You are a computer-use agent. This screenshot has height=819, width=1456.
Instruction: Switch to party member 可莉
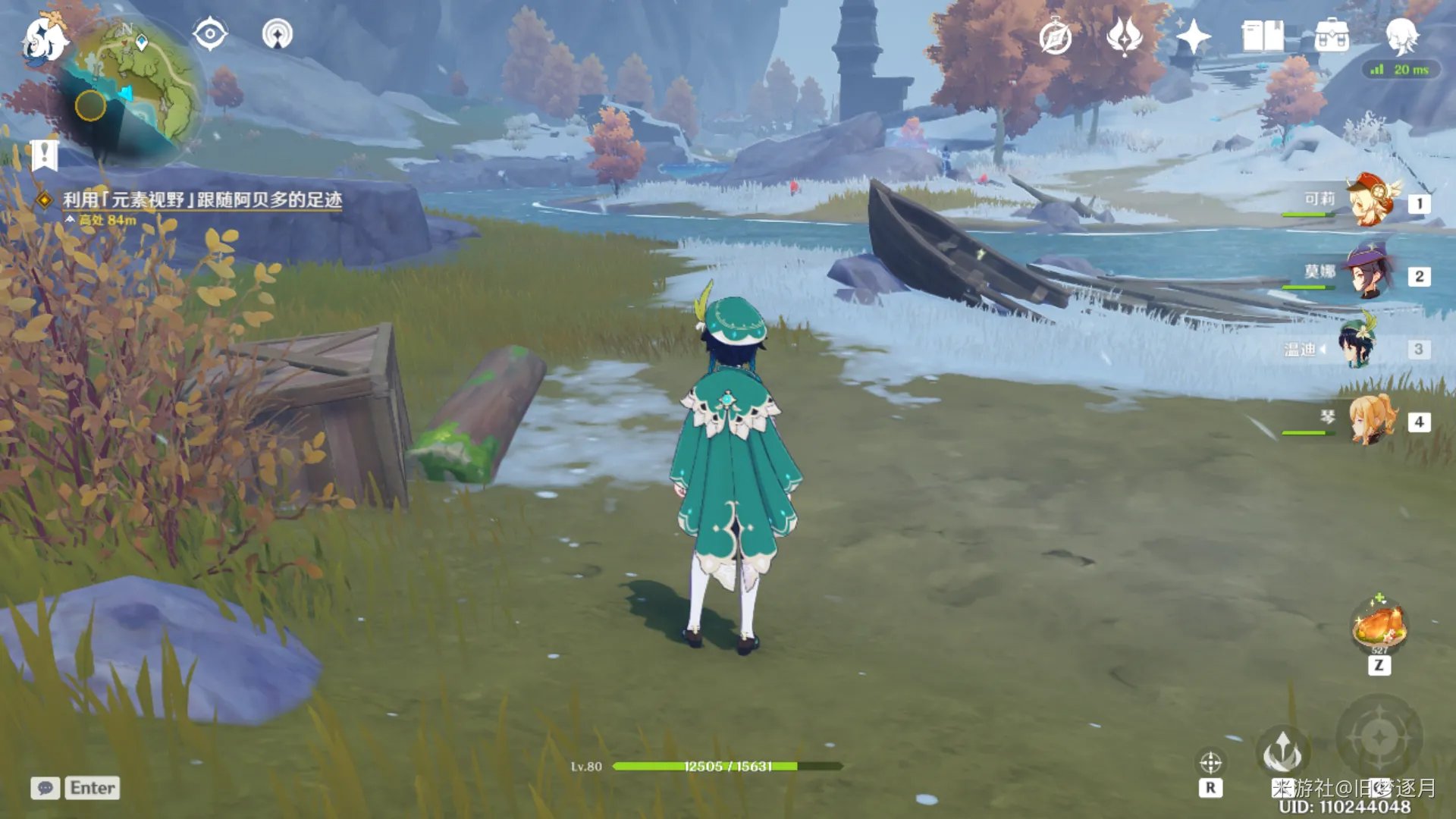pos(1371,202)
